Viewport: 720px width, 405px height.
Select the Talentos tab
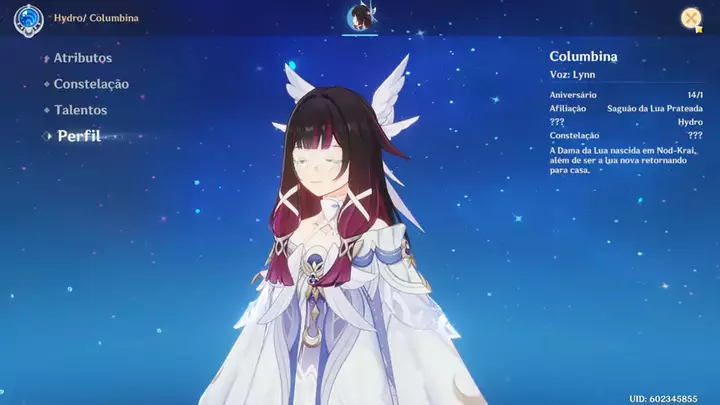pyautogui.click(x=80, y=110)
